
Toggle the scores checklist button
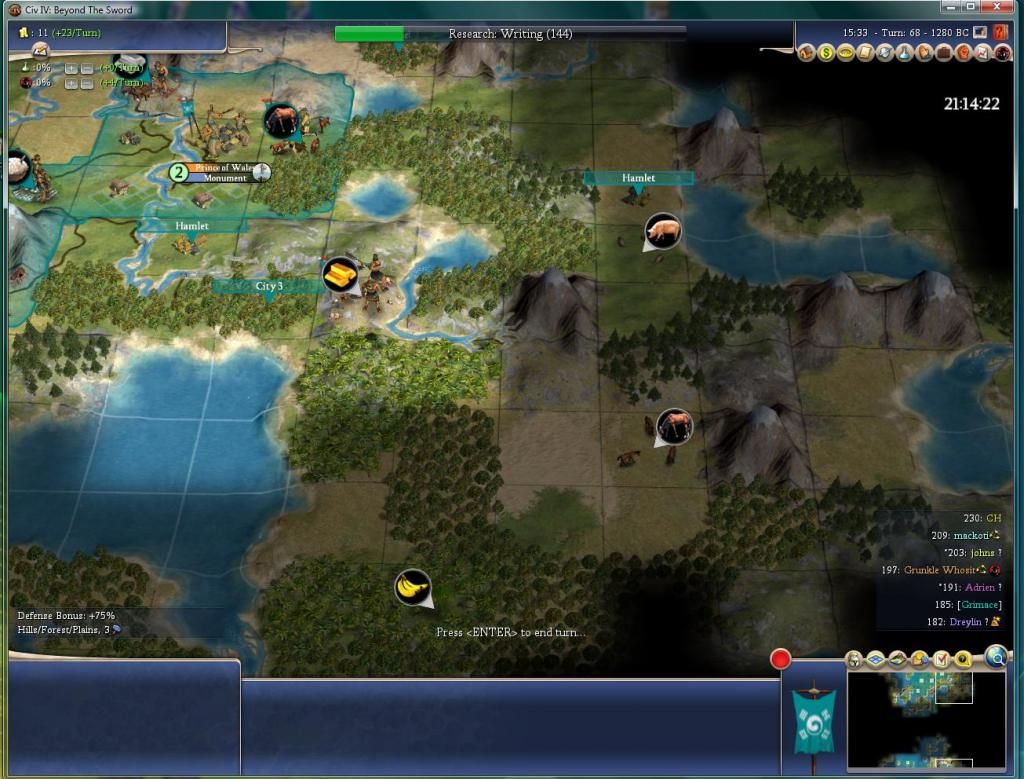tap(940, 659)
